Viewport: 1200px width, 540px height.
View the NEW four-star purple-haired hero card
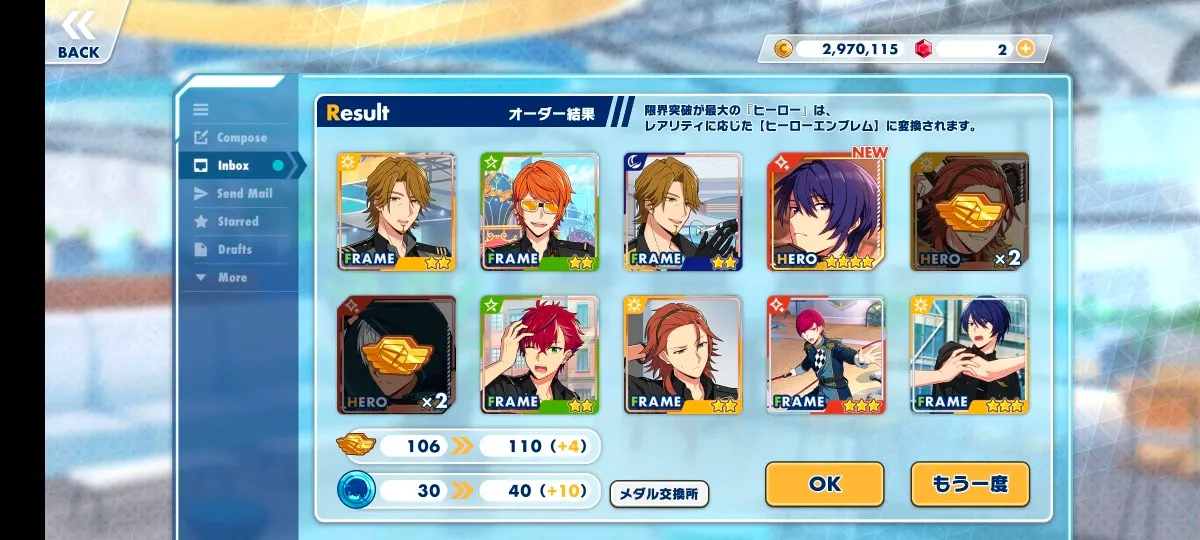[x=826, y=212]
